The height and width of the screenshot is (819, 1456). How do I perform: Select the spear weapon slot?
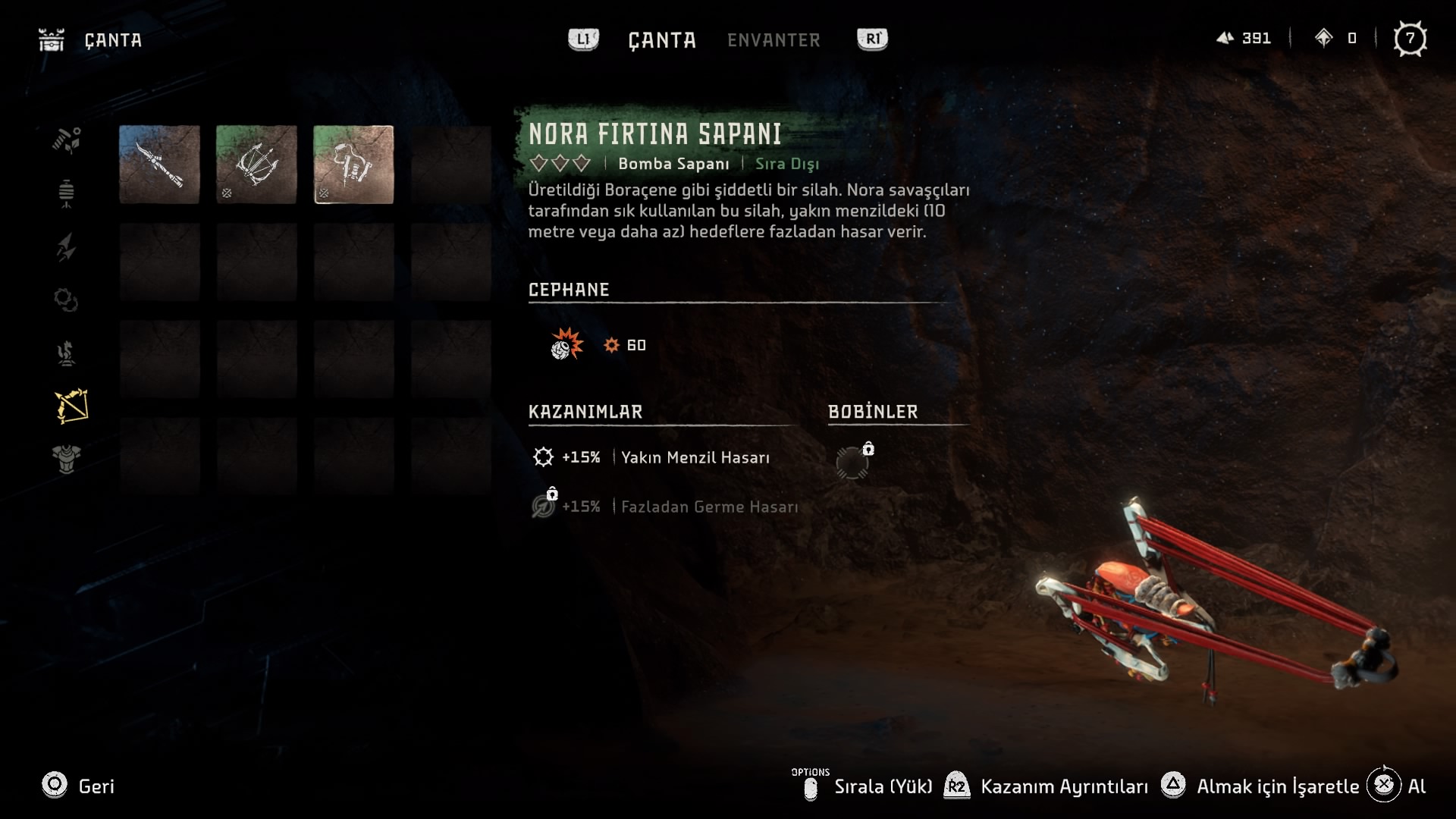(x=159, y=165)
